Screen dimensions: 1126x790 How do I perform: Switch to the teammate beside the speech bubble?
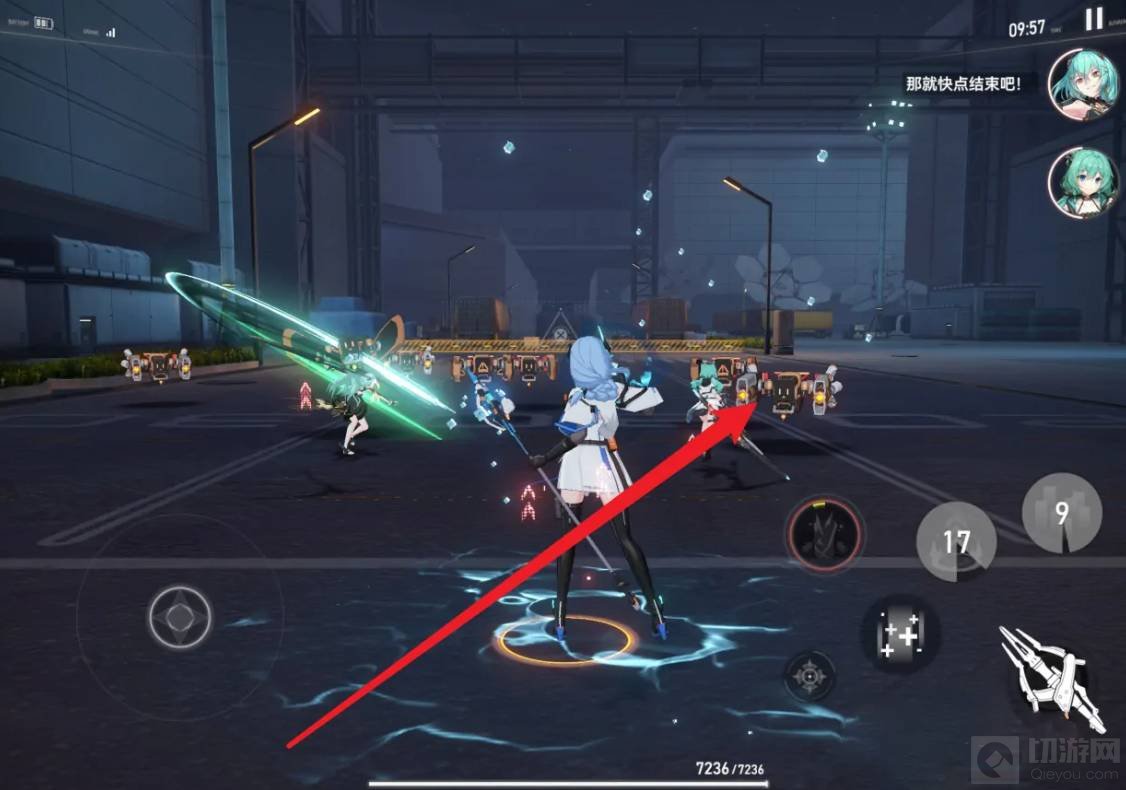click(x=1082, y=83)
